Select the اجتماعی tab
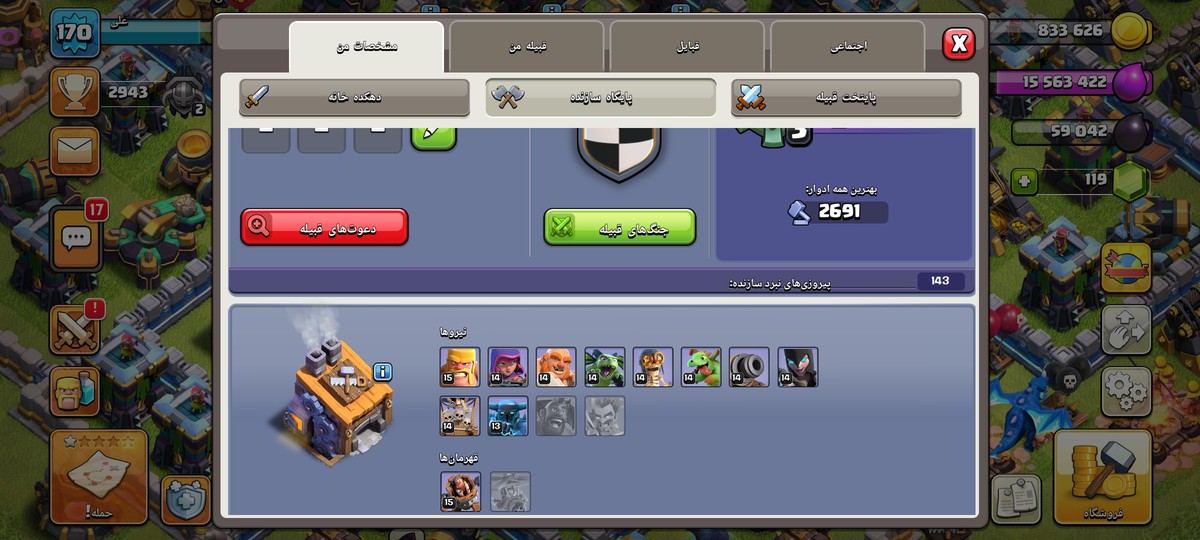The height and width of the screenshot is (540, 1200). pyautogui.click(x=848, y=46)
